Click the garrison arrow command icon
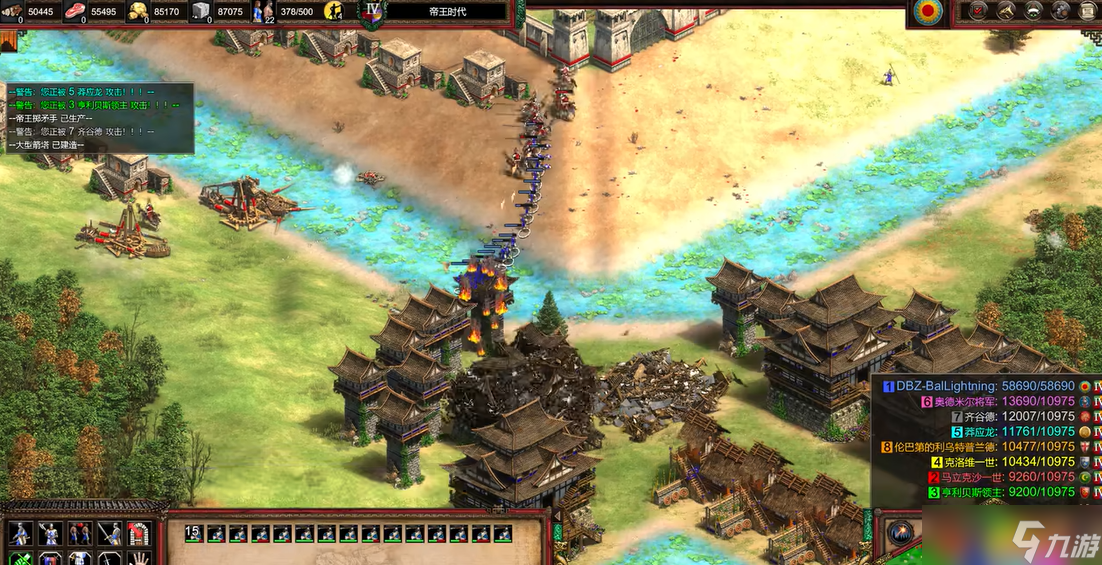 (138, 534)
